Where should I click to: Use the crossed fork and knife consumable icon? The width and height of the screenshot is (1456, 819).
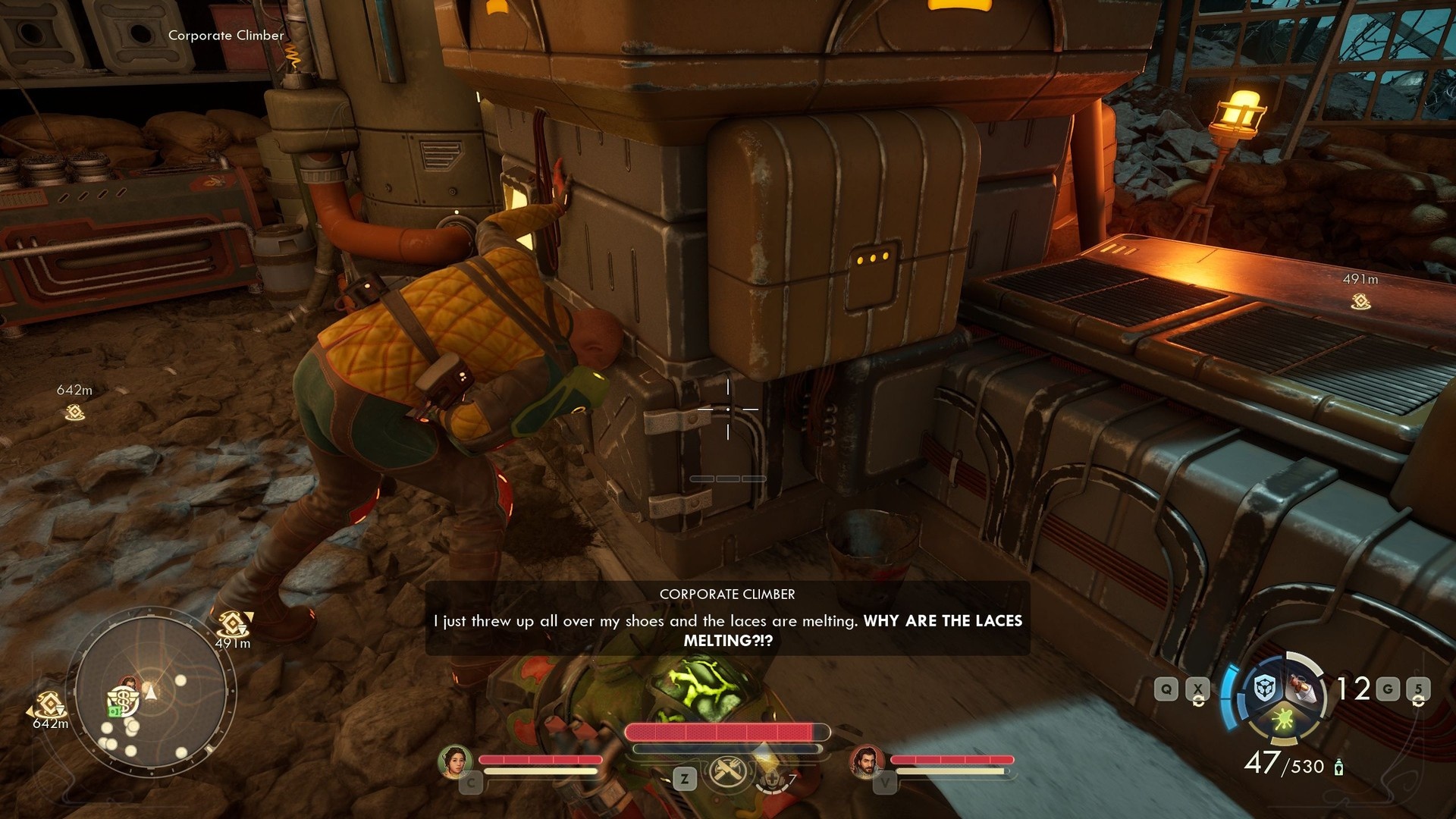point(728,773)
